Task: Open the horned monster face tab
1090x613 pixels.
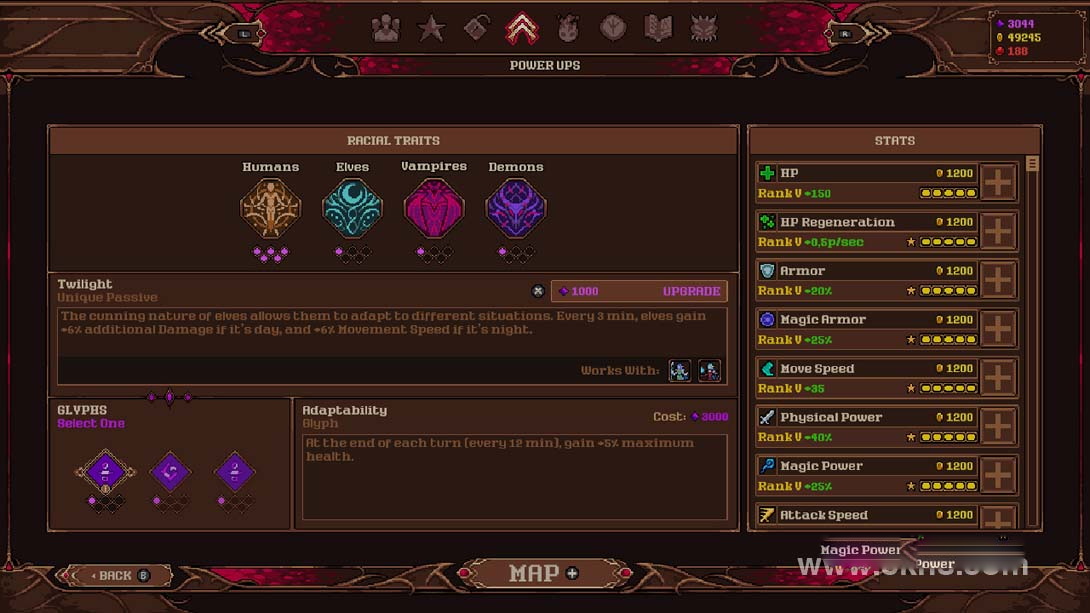Action: click(704, 29)
